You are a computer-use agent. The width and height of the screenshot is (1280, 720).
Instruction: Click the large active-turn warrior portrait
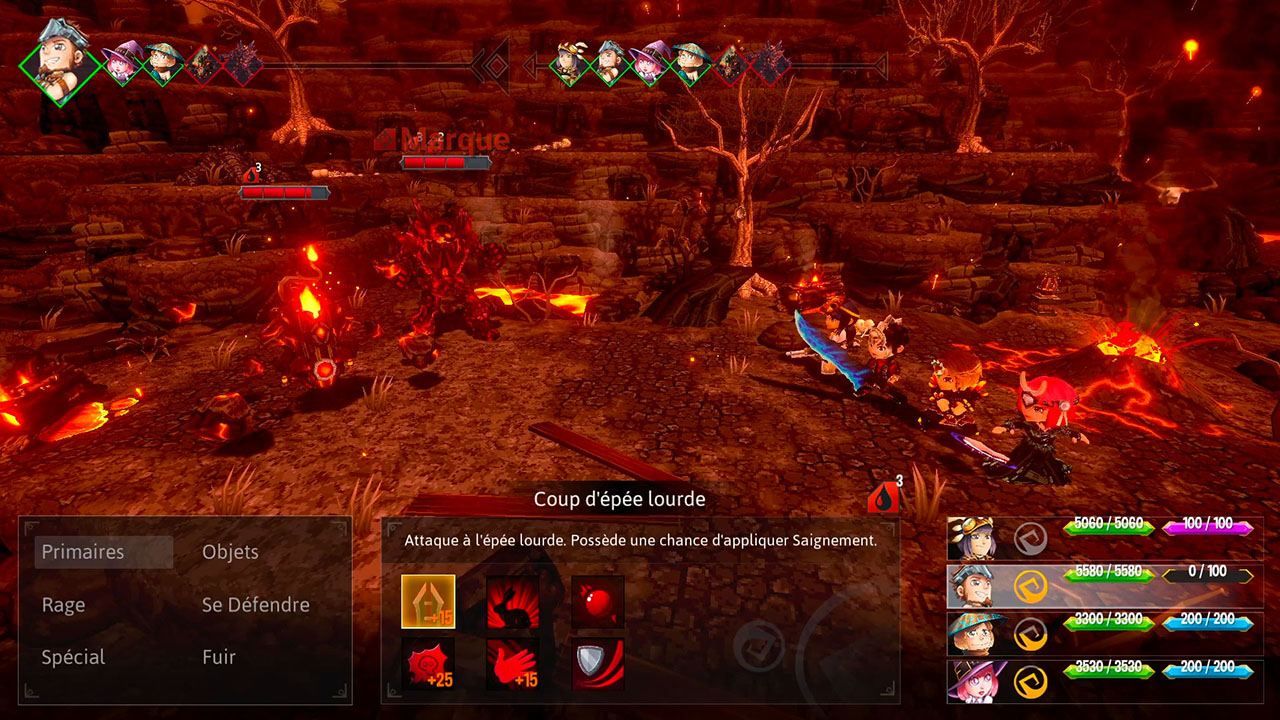coord(60,58)
